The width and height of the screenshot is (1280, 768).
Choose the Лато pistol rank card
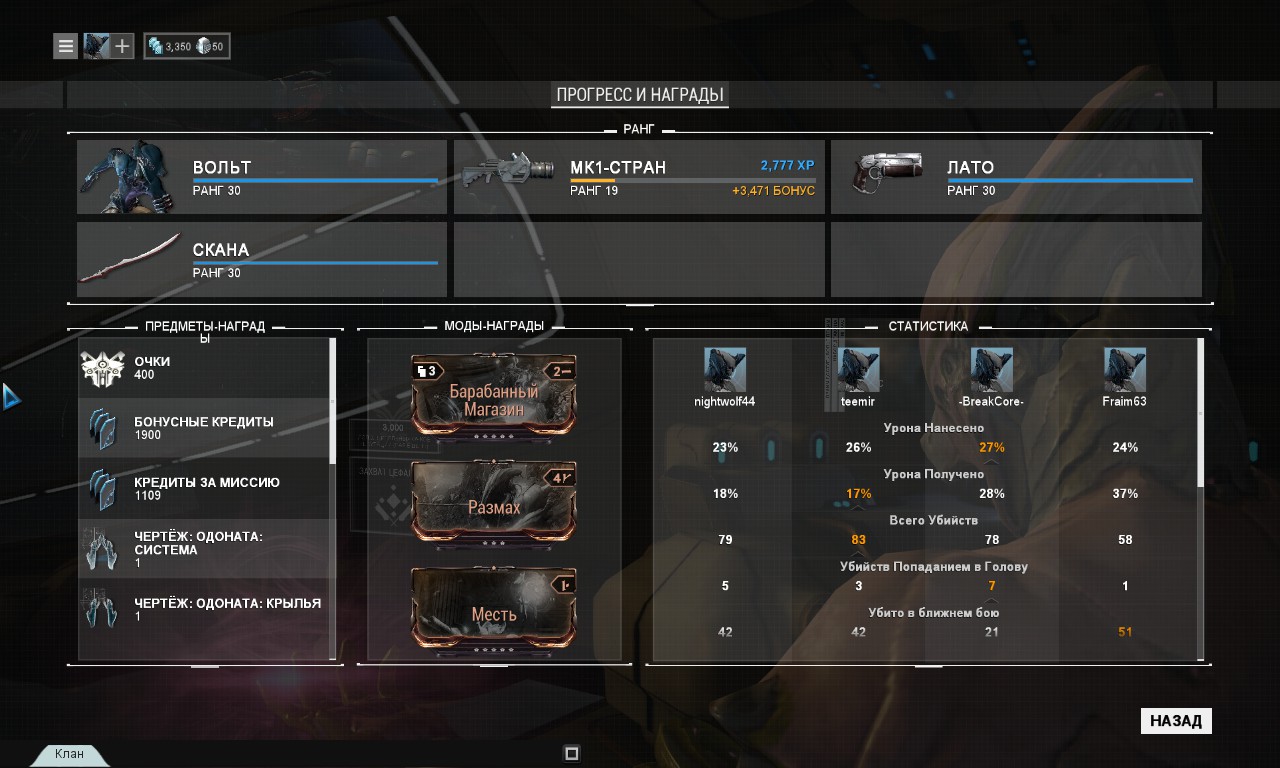1016,177
